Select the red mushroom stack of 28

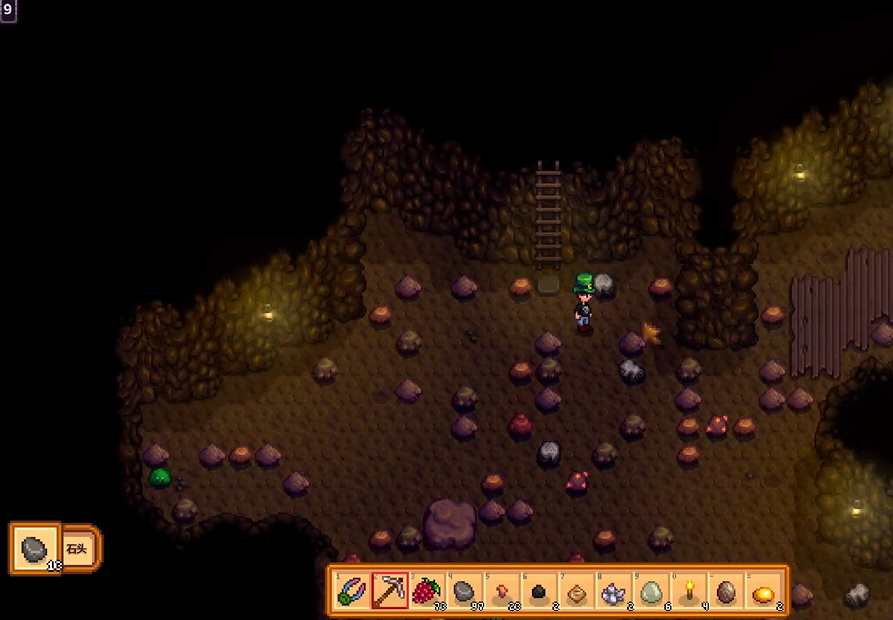(502, 591)
